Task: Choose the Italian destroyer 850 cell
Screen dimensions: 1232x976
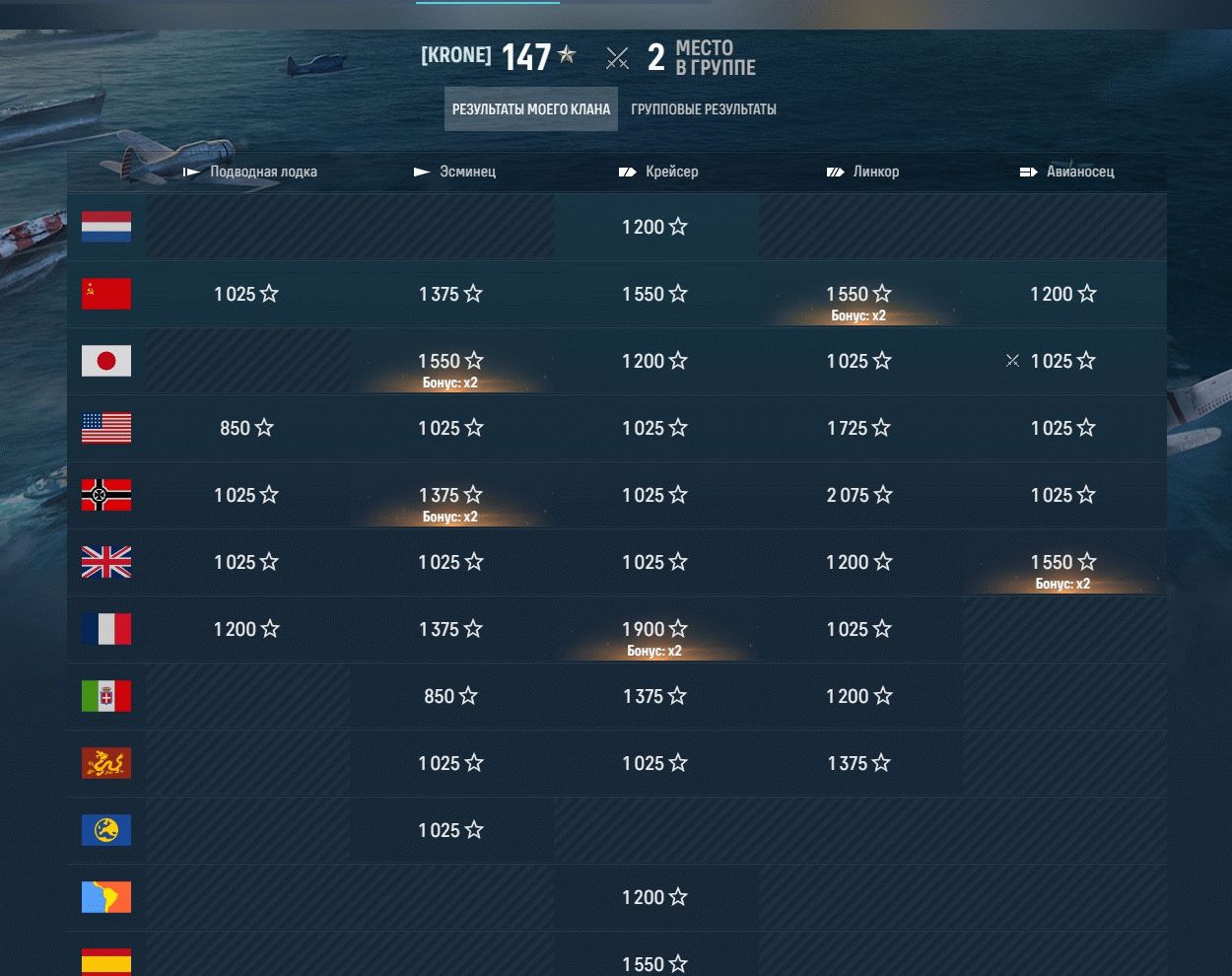Action: click(x=450, y=696)
